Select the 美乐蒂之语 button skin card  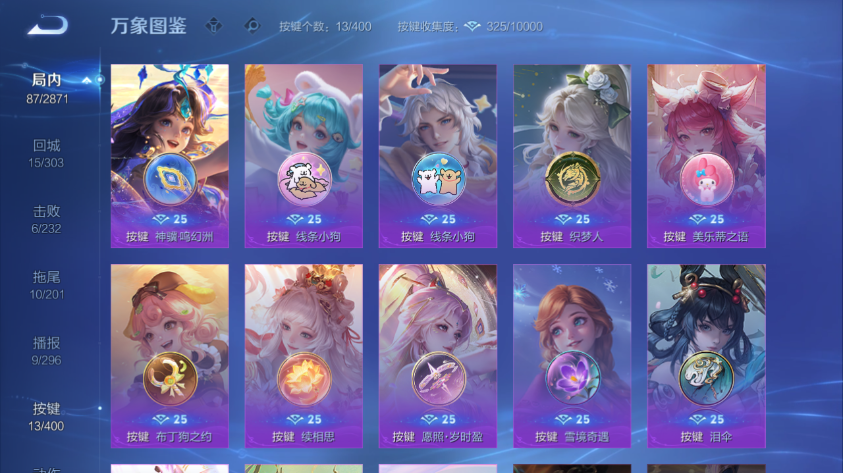(x=706, y=156)
